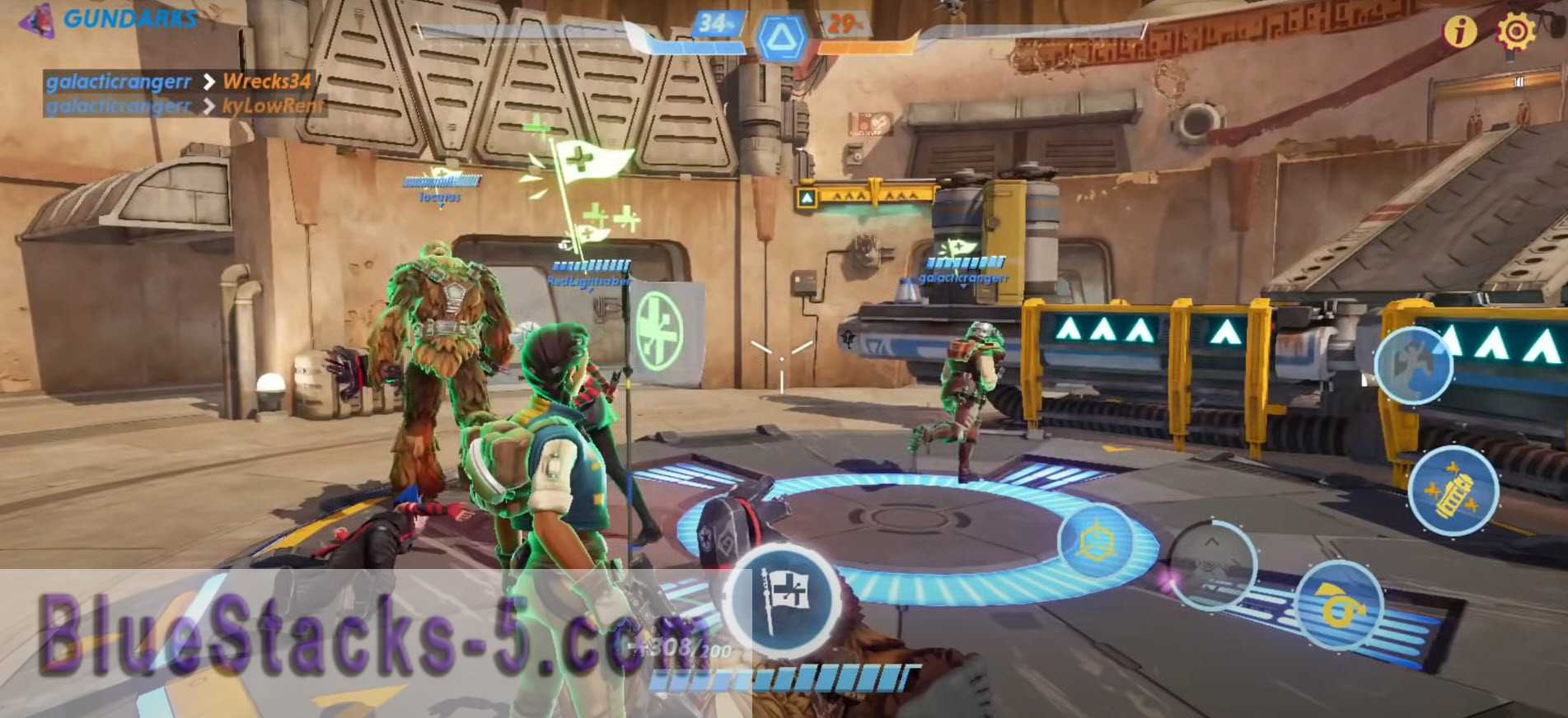Select the blue triangle objective icon

[x=779, y=38]
